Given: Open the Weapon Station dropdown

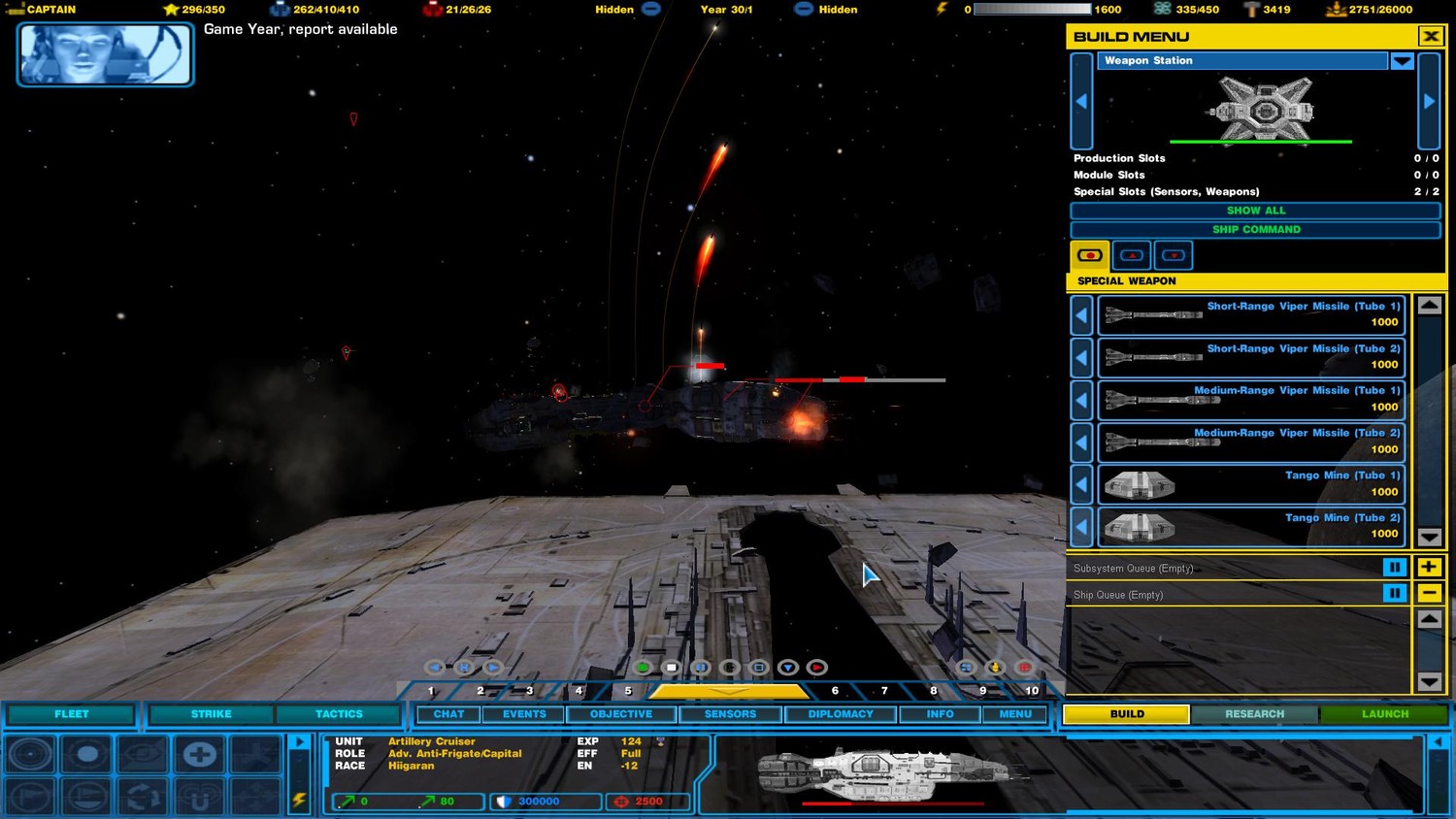Looking at the screenshot, I should pos(1402,61).
